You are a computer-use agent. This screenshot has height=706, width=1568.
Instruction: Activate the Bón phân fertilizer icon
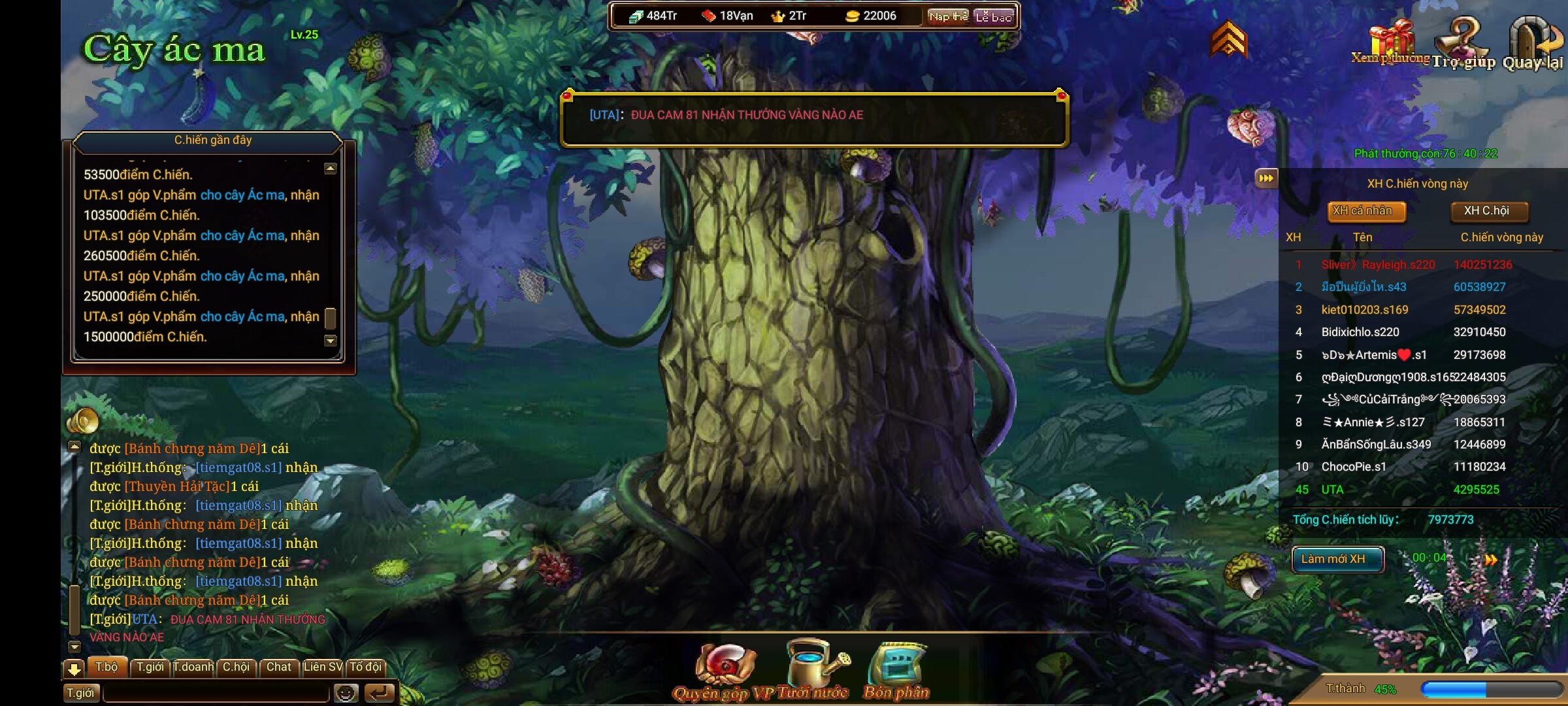(896, 670)
